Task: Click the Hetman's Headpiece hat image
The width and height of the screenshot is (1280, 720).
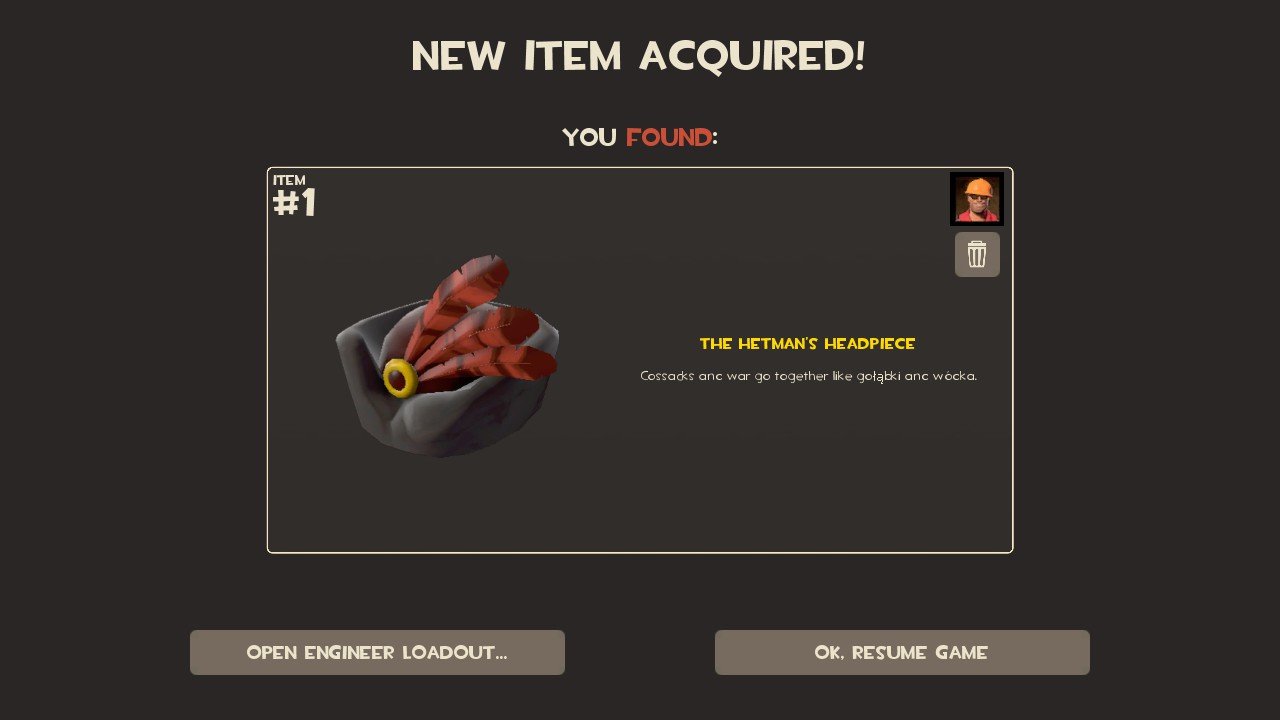Action: [x=446, y=360]
